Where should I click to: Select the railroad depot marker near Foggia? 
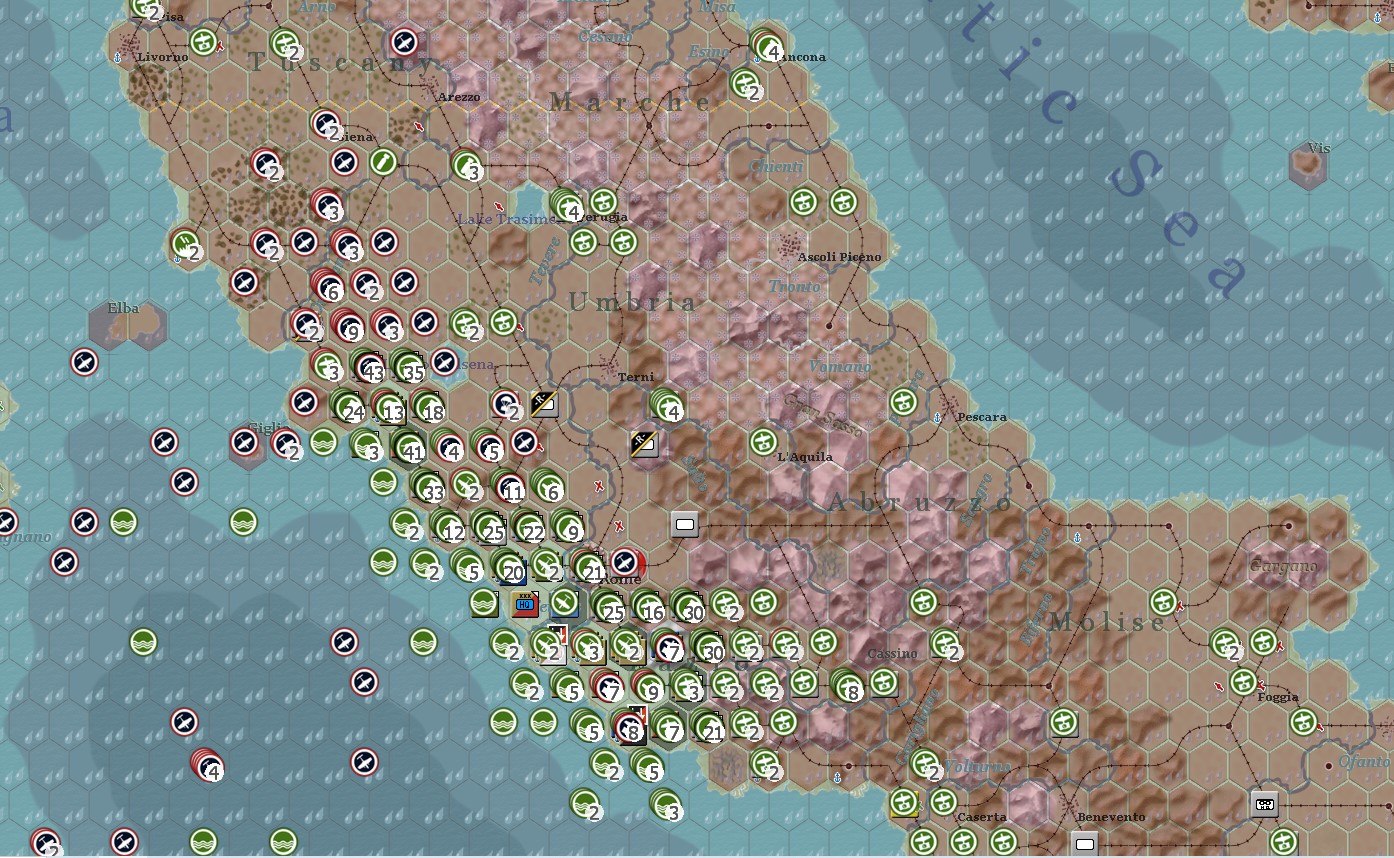click(x=1264, y=804)
